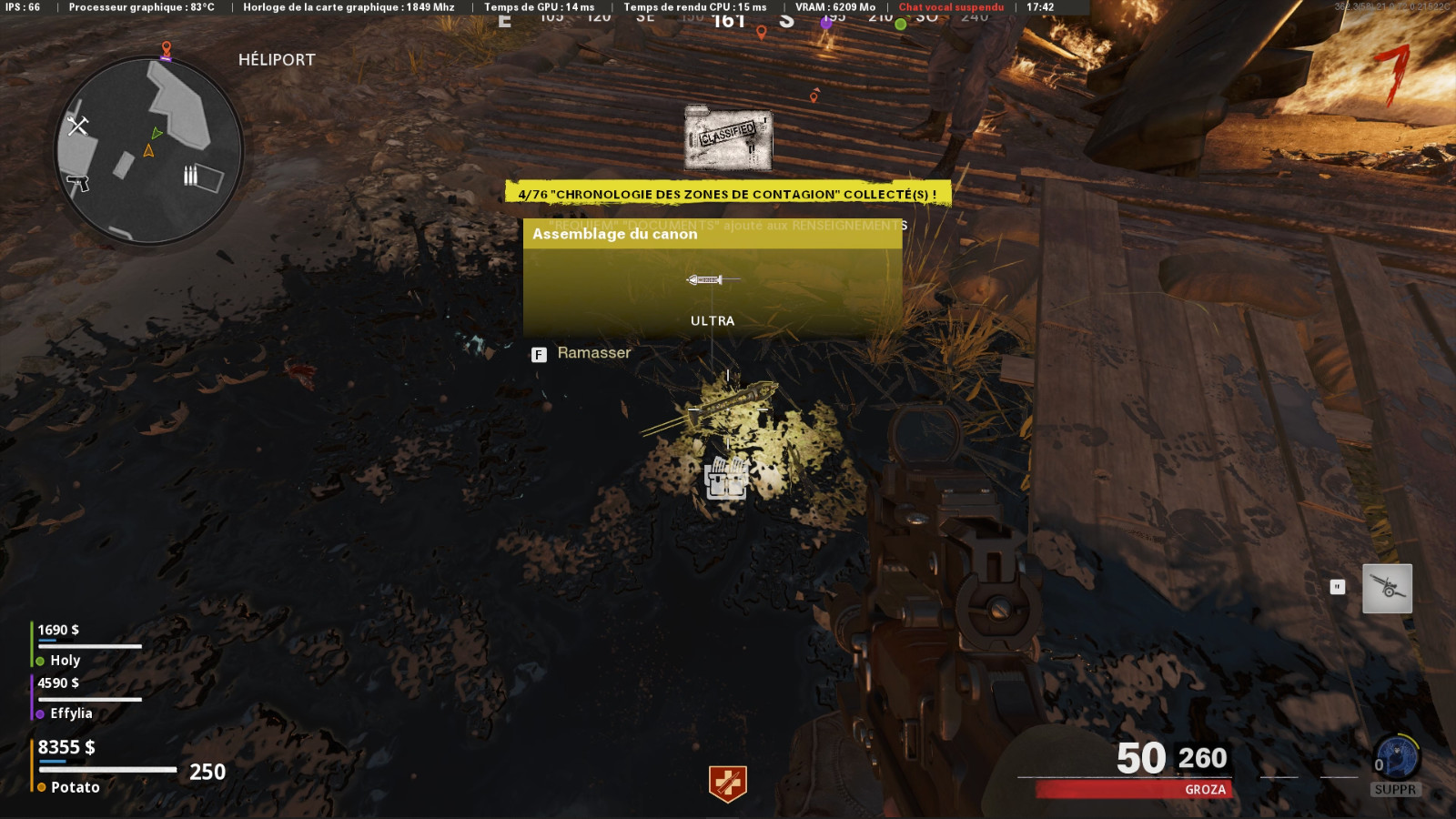Click the green player marker on the compass
This screenshot has height=819, width=1456.
point(901,25)
